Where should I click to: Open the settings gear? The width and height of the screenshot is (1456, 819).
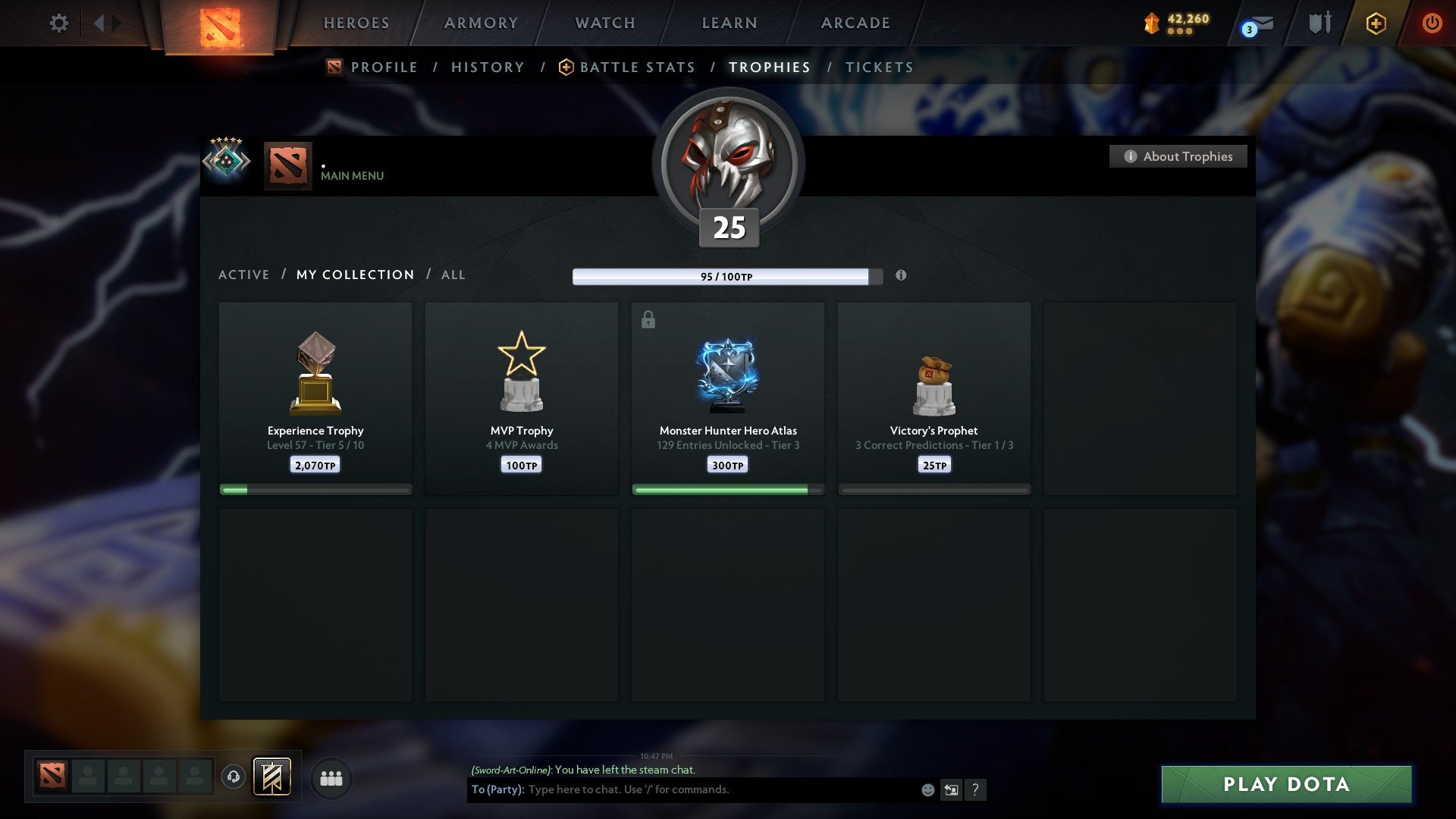click(58, 24)
